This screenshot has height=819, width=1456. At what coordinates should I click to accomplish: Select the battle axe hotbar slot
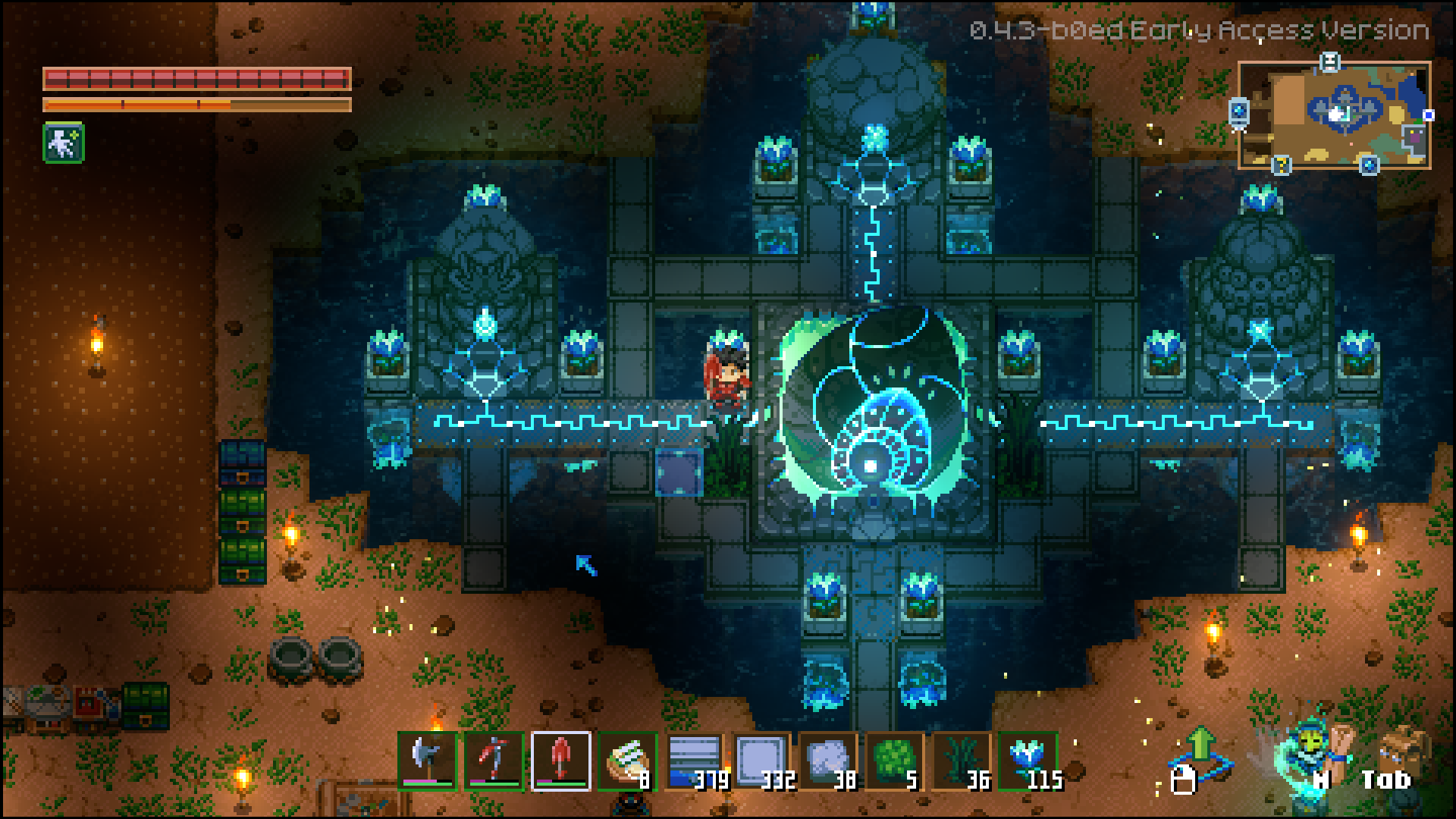(x=428, y=761)
